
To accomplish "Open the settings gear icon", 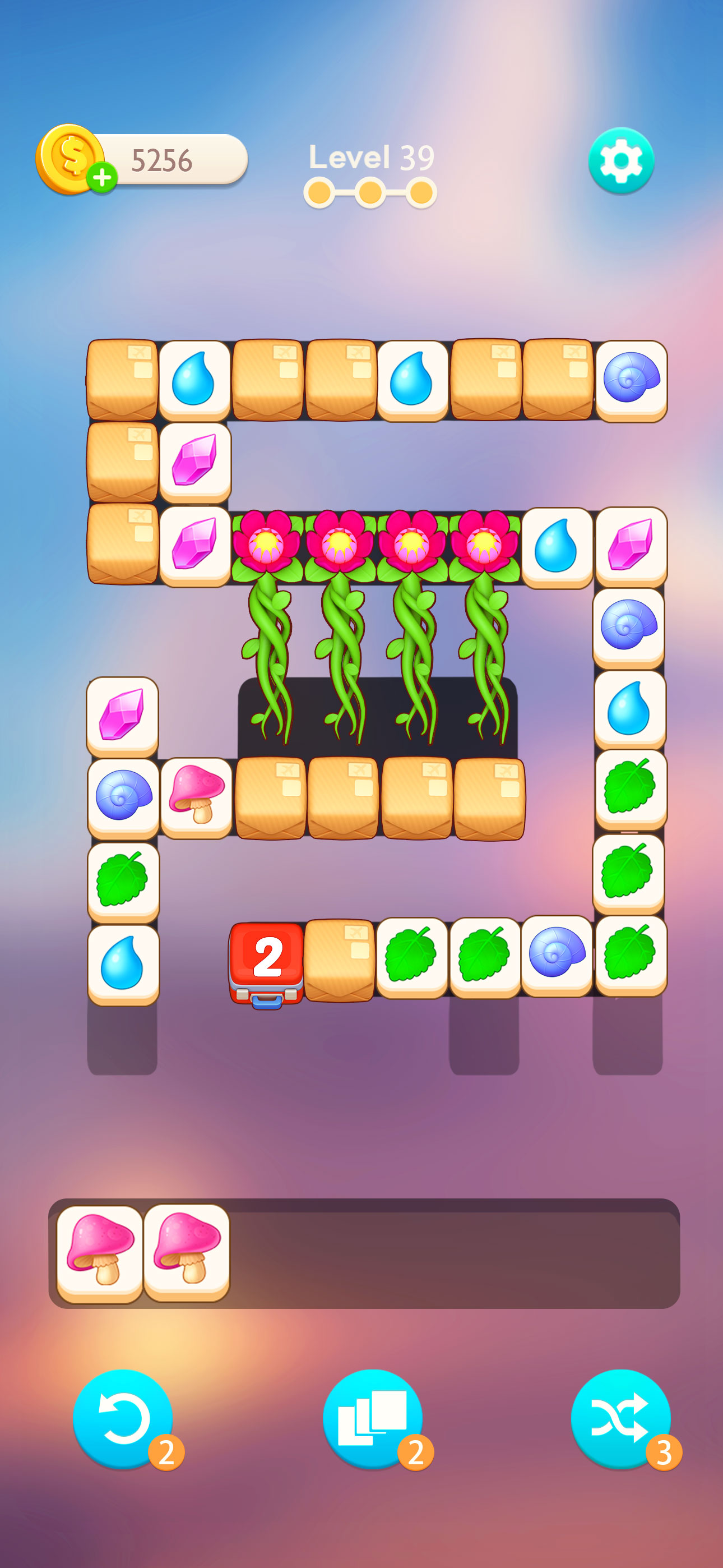I will coord(621,161).
